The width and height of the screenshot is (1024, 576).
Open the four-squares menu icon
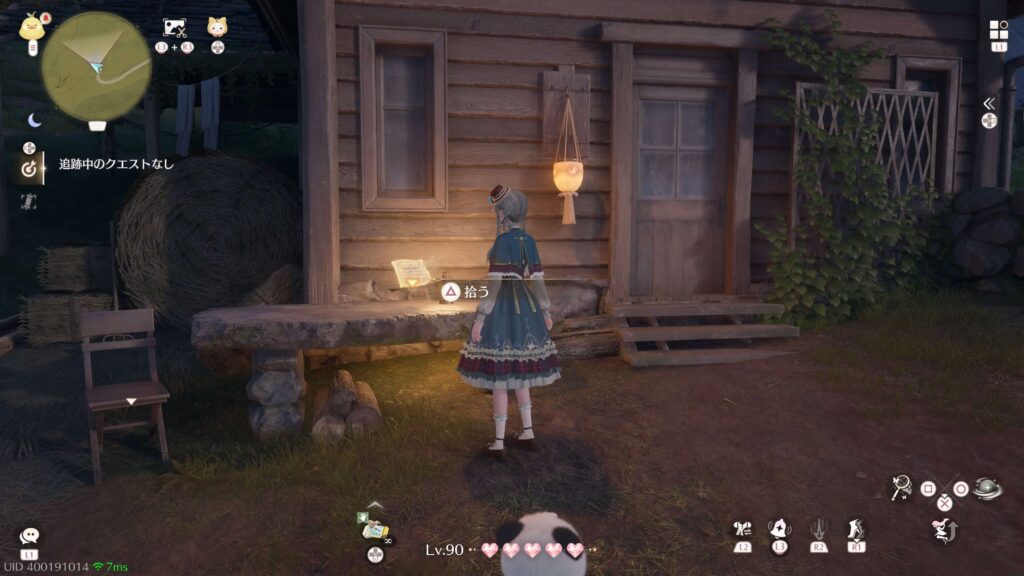(998, 30)
